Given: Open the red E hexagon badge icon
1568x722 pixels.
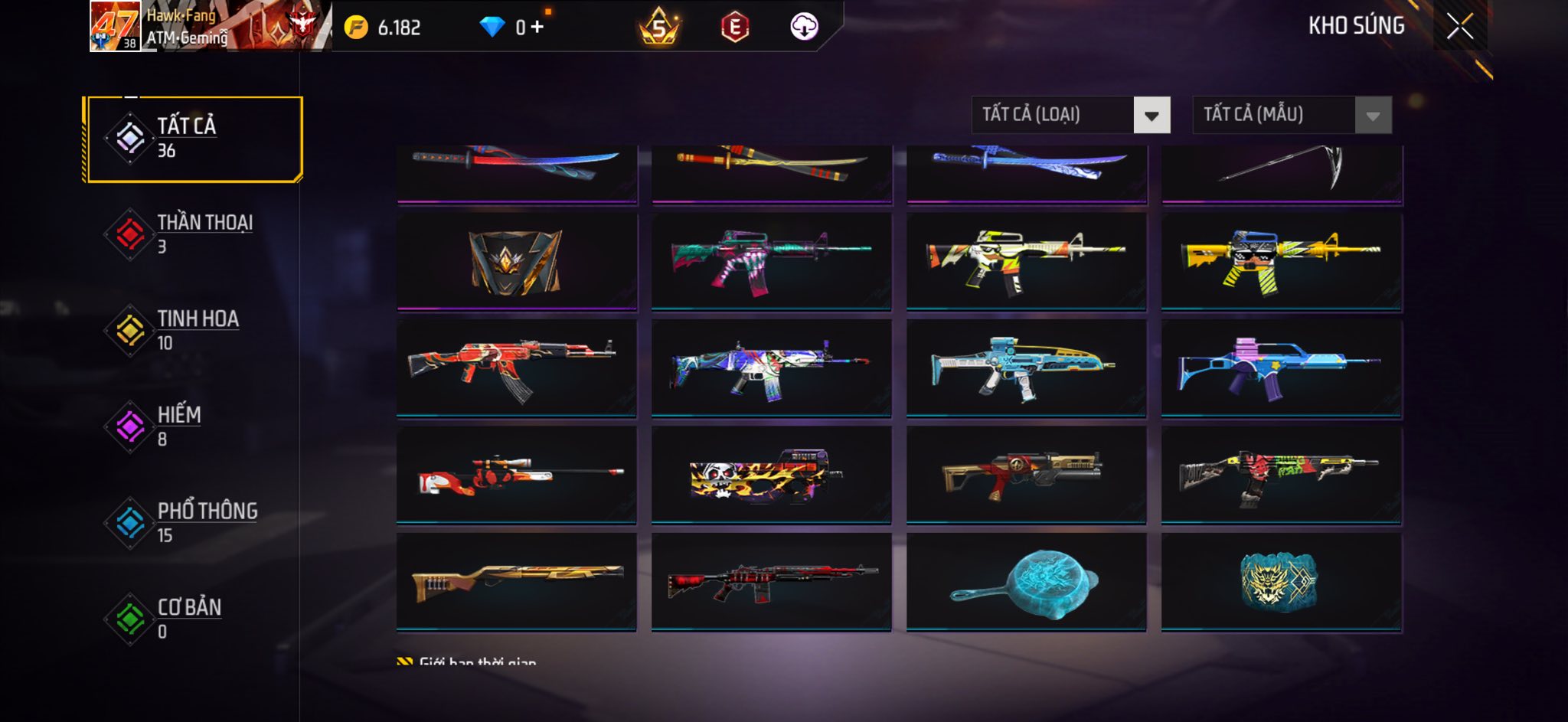Looking at the screenshot, I should tap(734, 28).
